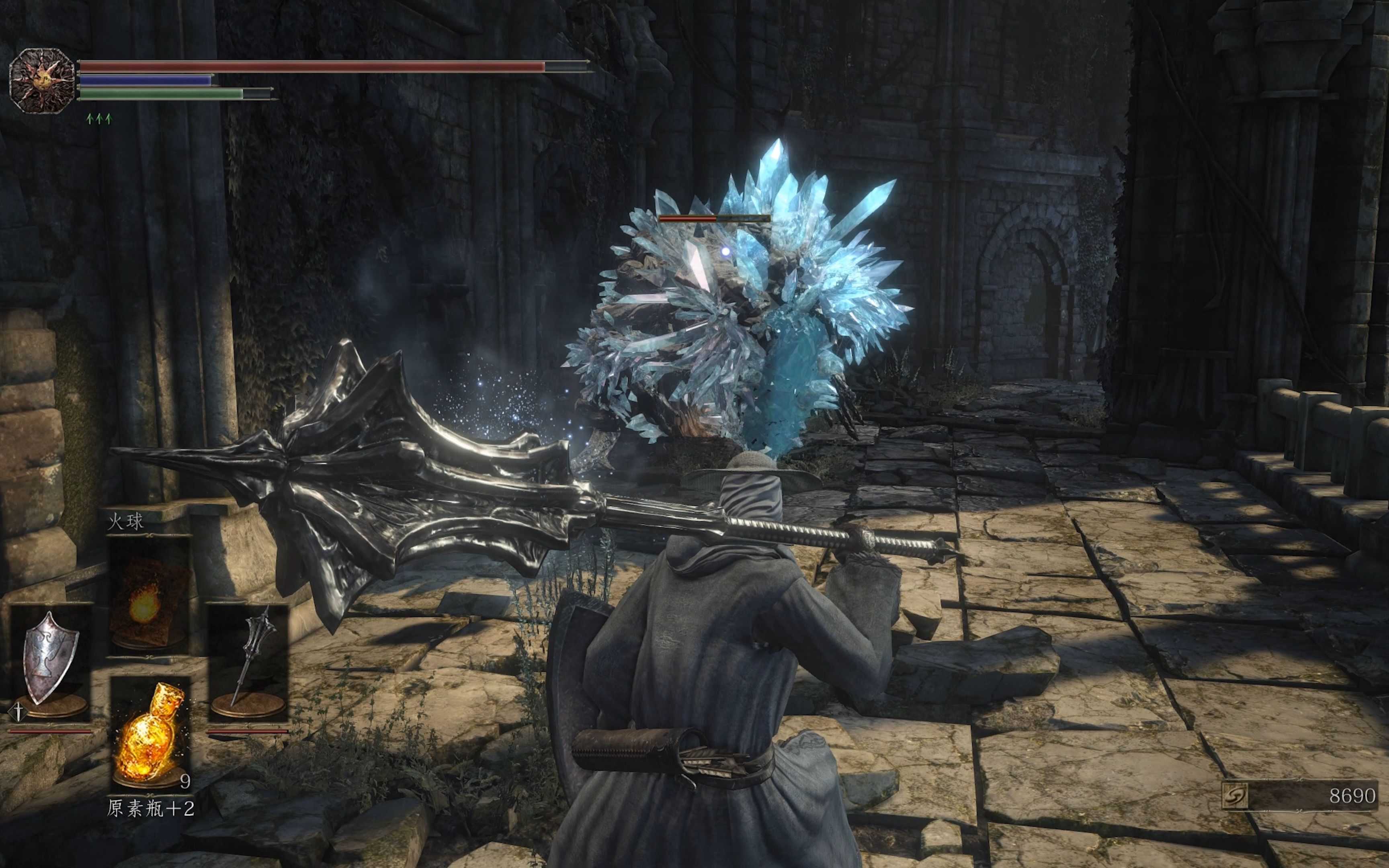Viewport: 1389px width, 868px height.
Task: Select the Fireball spell slot
Action: [149, 597]
